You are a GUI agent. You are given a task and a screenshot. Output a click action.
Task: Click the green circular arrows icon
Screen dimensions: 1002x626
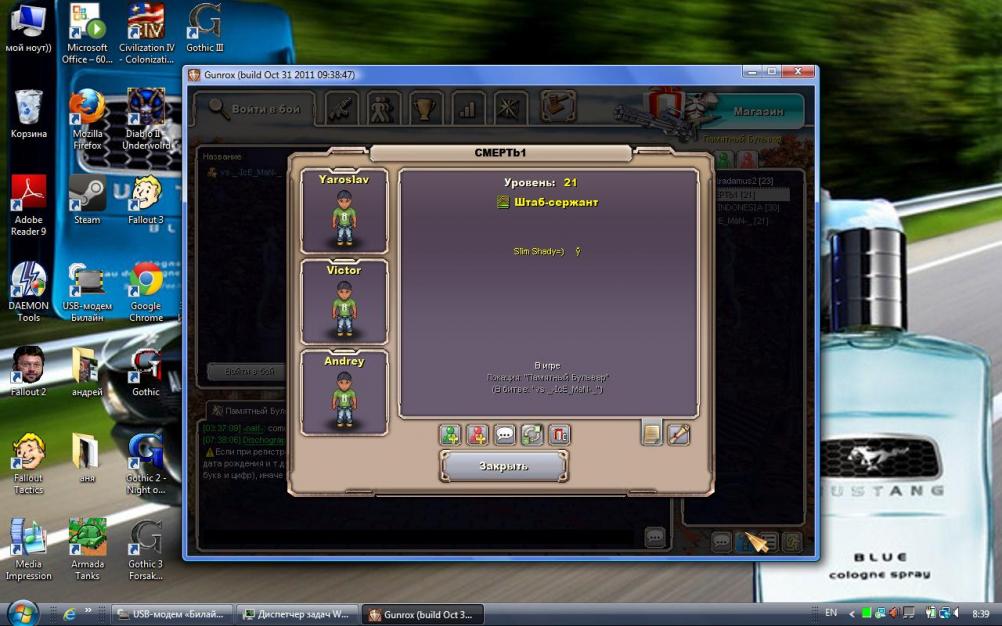click(532, 435)
